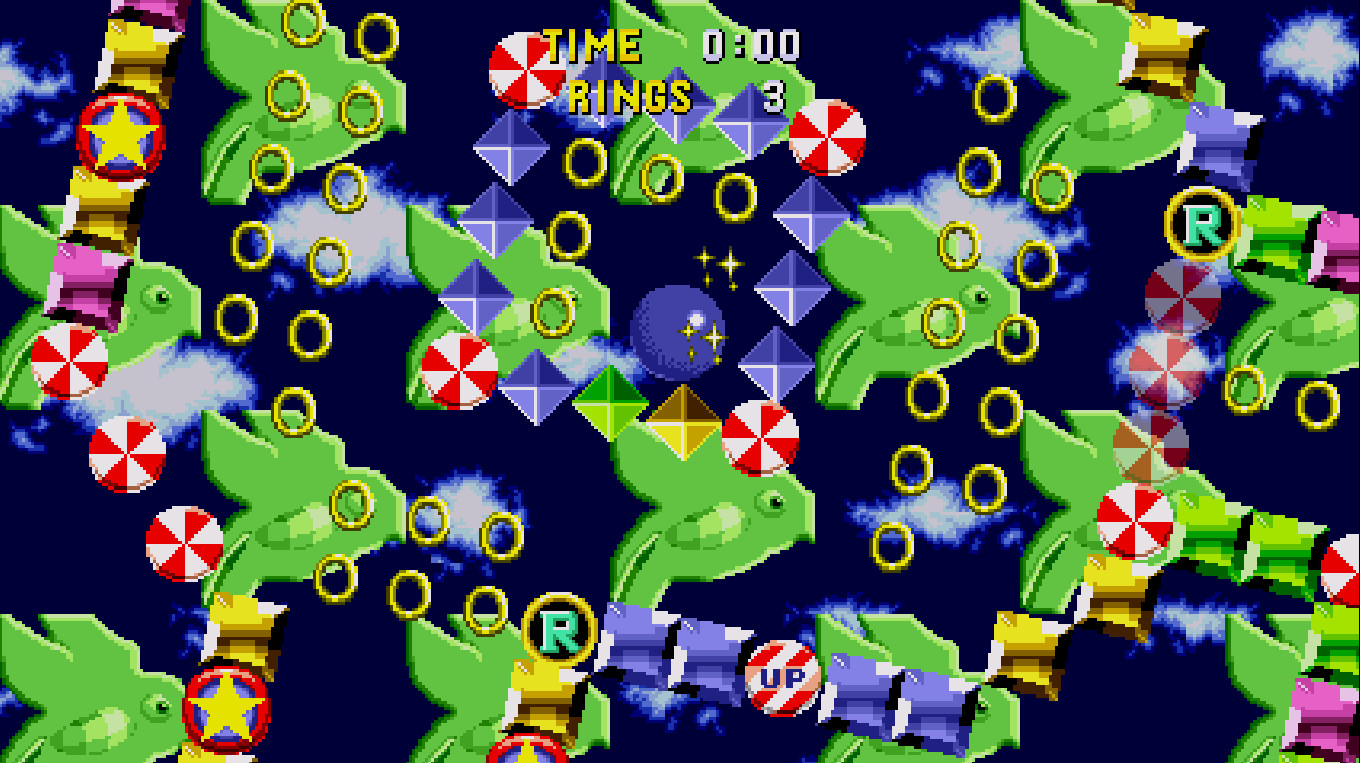Select the yellow GOAL diamond block below Sonic
Viewport: 1360px width, 763px height.
[x=683, y=422]
